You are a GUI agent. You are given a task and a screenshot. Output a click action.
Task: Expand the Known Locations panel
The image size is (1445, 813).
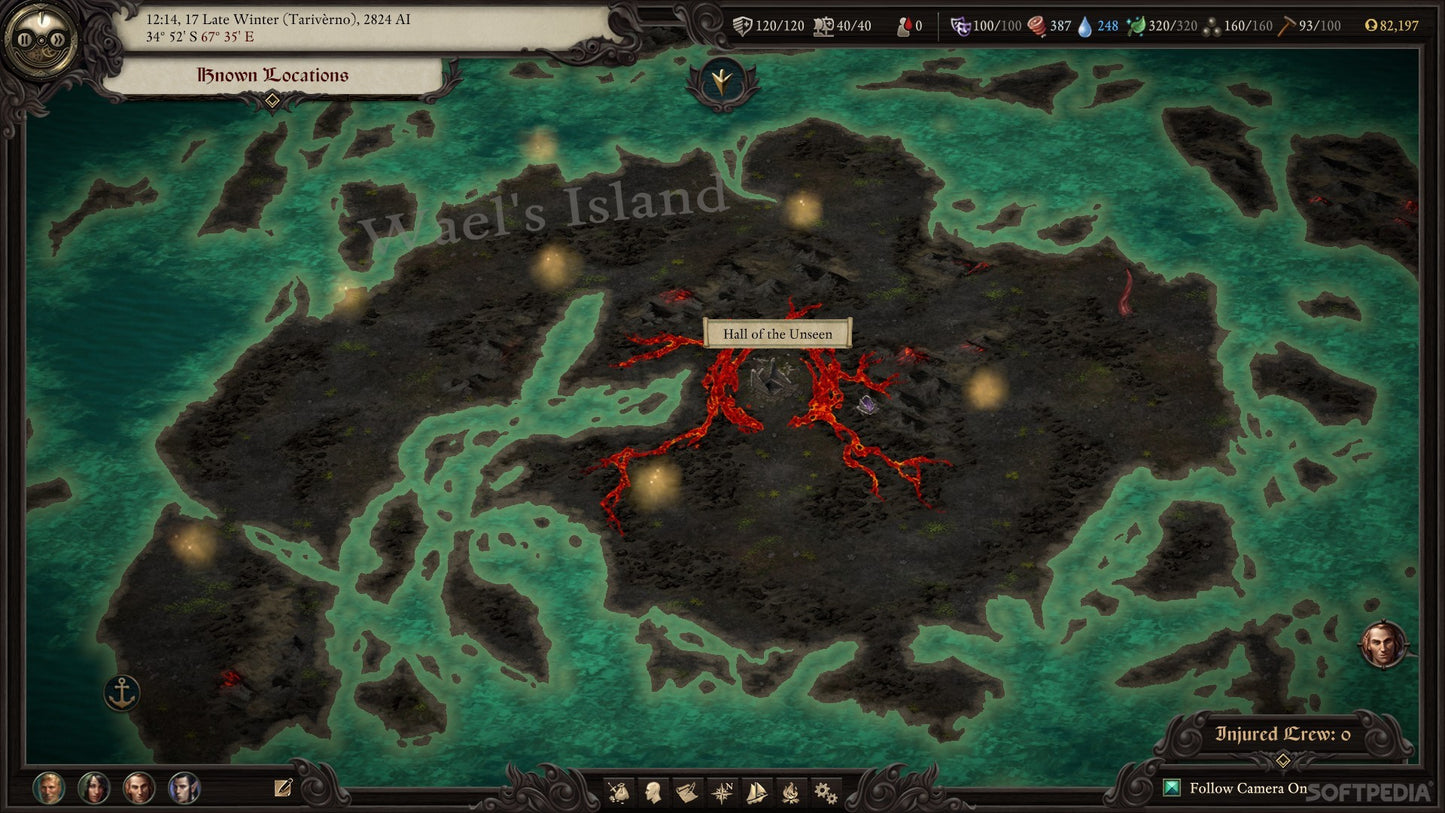pyautogui.click(x=272, y=99)
